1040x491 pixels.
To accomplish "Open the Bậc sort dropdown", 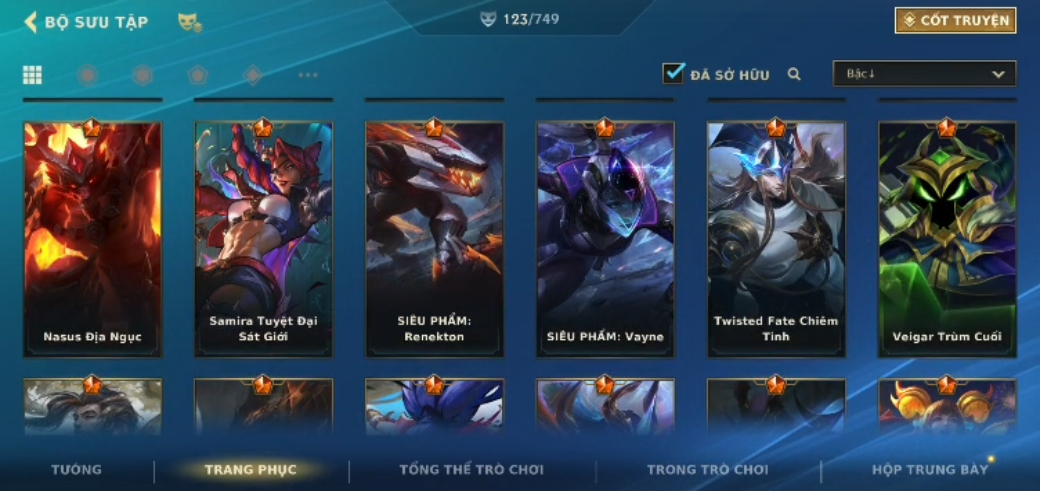I will pyautogui.click(x=924, y=74).
